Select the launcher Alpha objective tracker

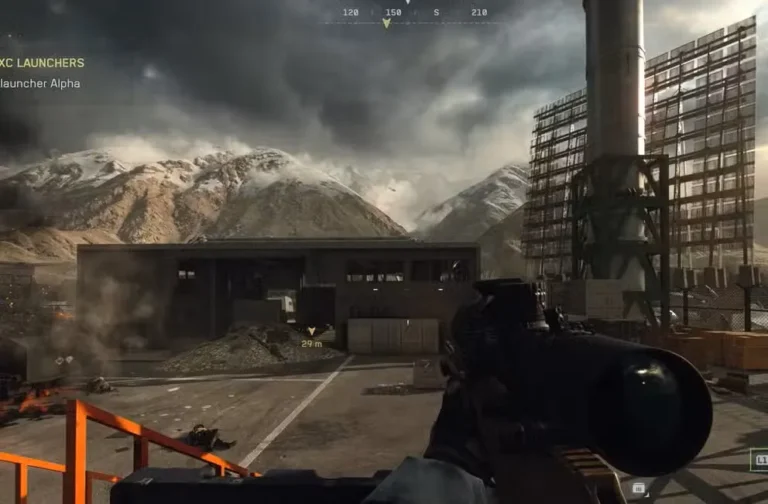40,83
